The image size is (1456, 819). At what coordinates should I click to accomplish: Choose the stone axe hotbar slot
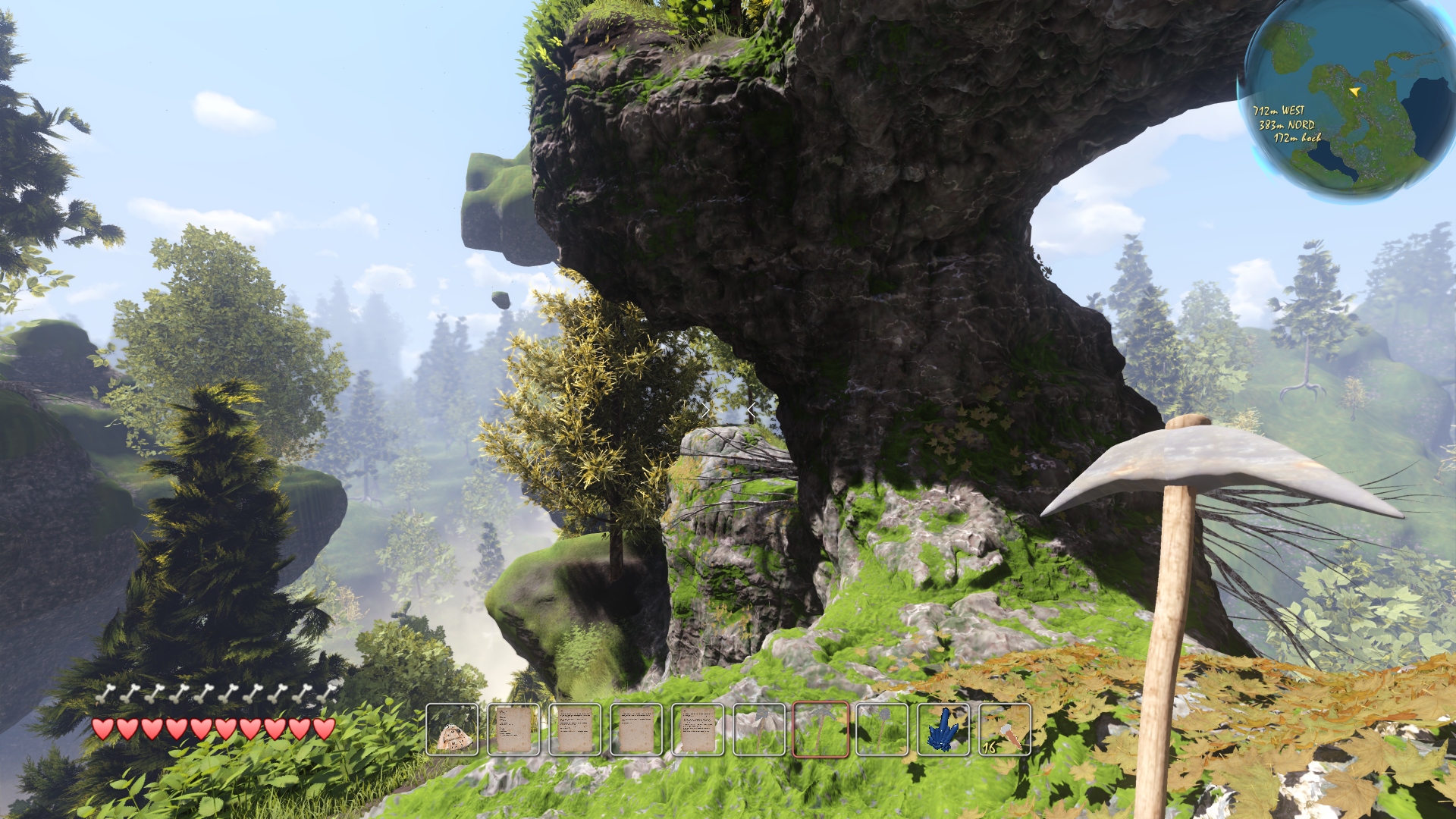[x=759, y=730]
